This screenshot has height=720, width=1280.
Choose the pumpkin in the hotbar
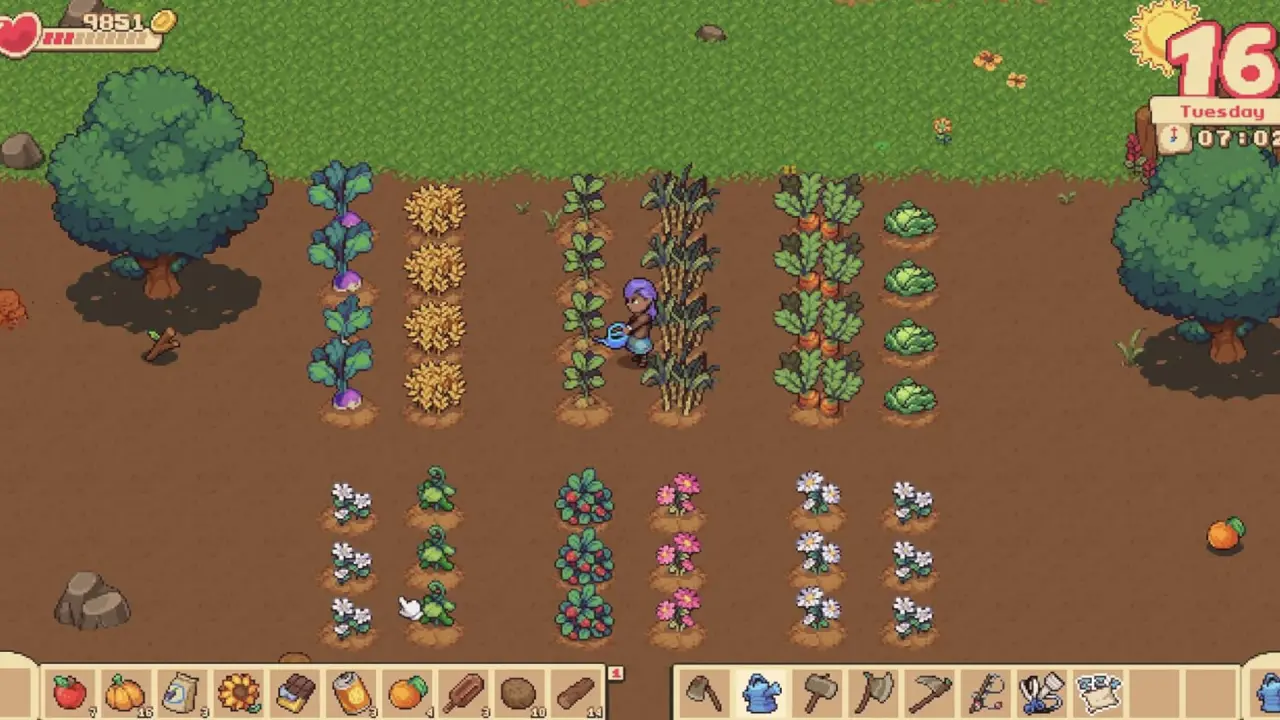click(x=125, y=692)
